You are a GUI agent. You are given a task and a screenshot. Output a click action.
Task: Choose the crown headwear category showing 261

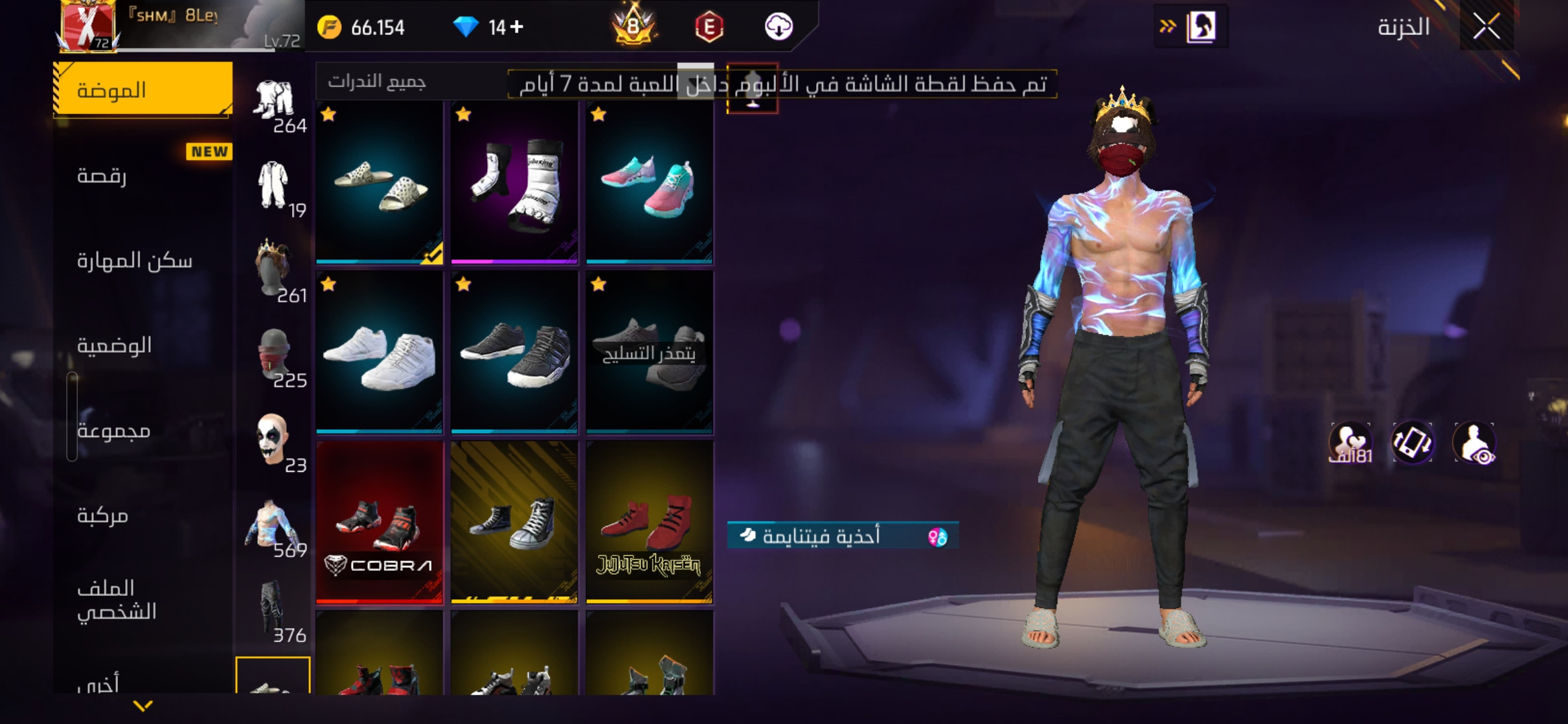[x=275, y=271]
